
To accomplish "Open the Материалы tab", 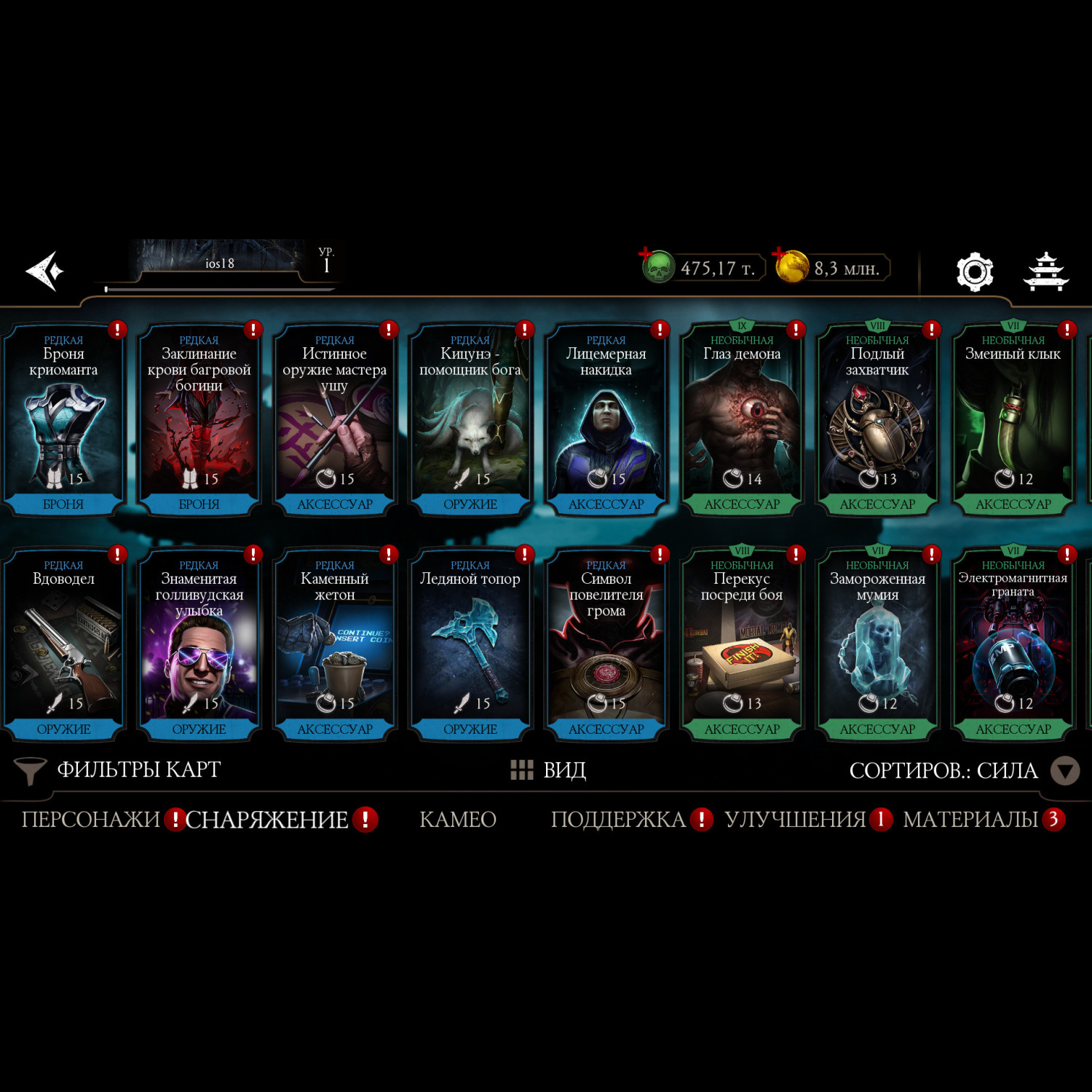I will click(x=970, y=820).
